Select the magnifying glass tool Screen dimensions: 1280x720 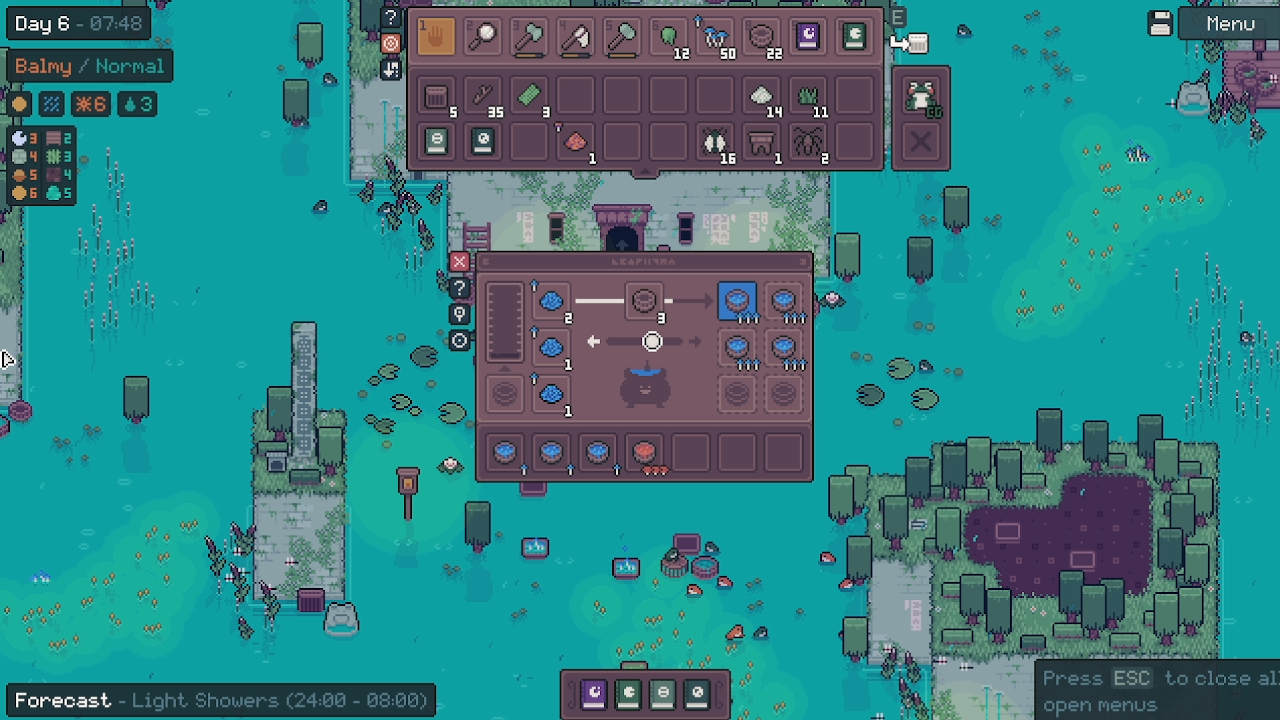pos(483,37)
